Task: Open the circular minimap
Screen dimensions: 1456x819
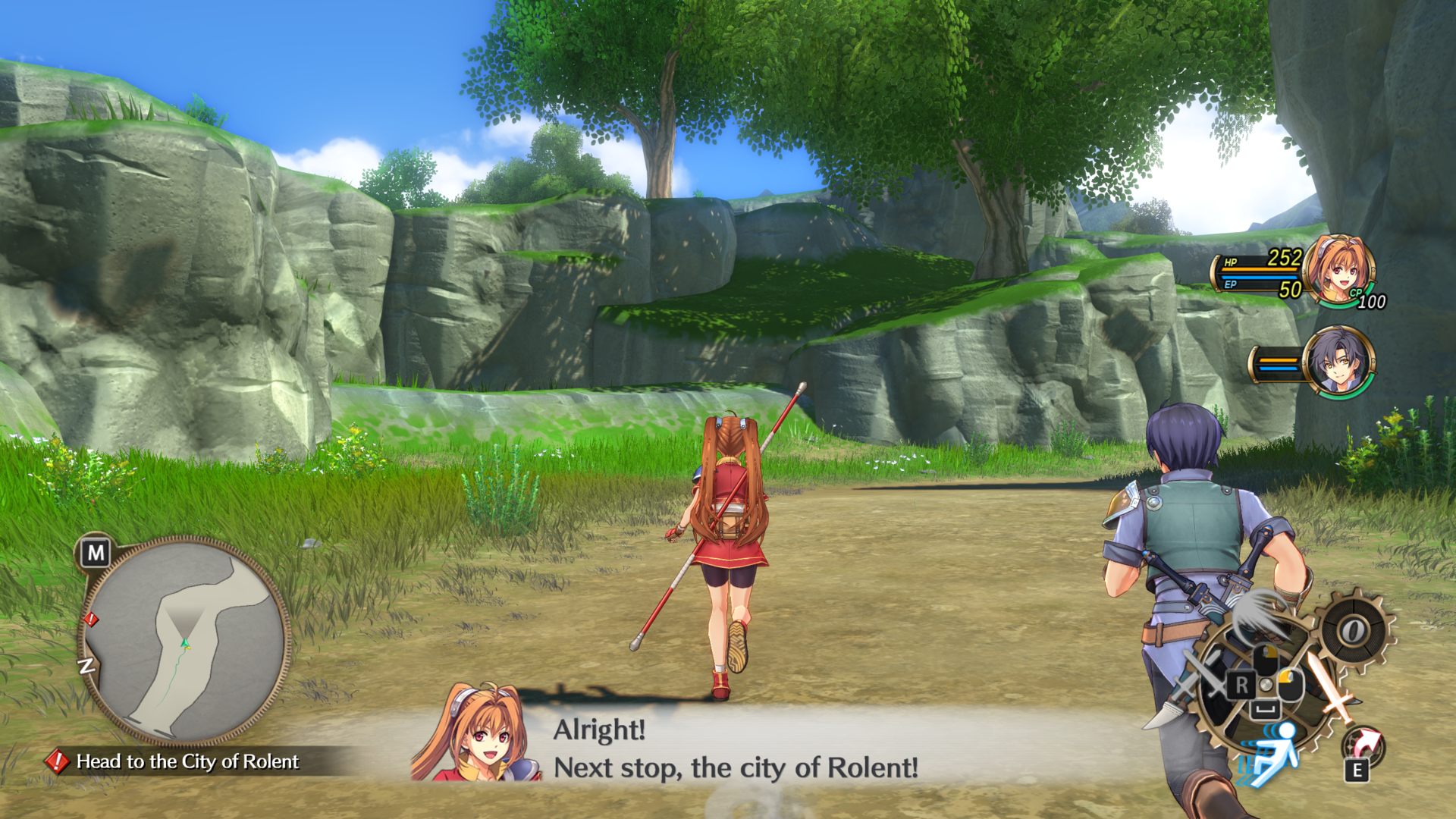Action: click(184, 639)
